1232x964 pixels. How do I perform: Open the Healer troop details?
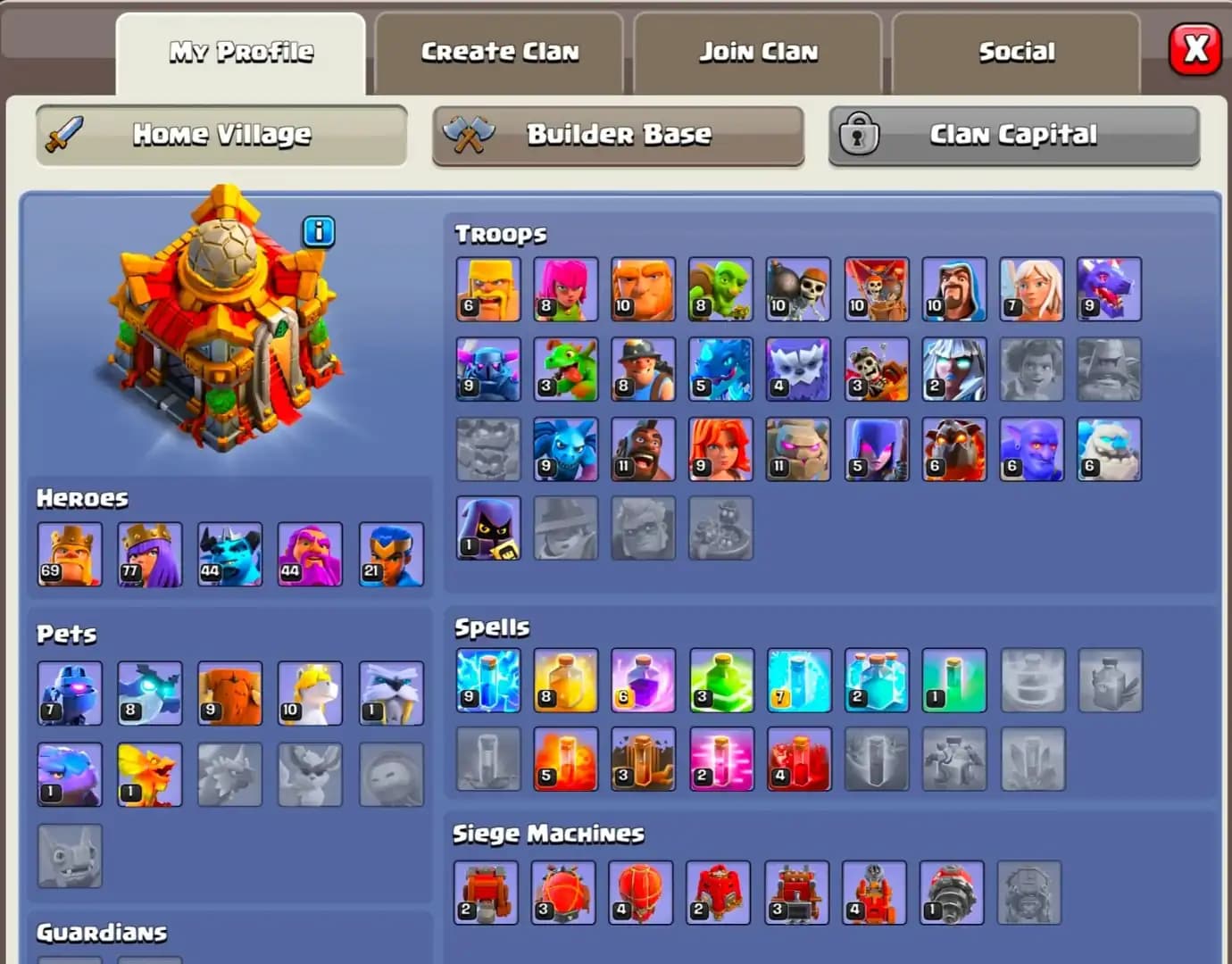1031,290
